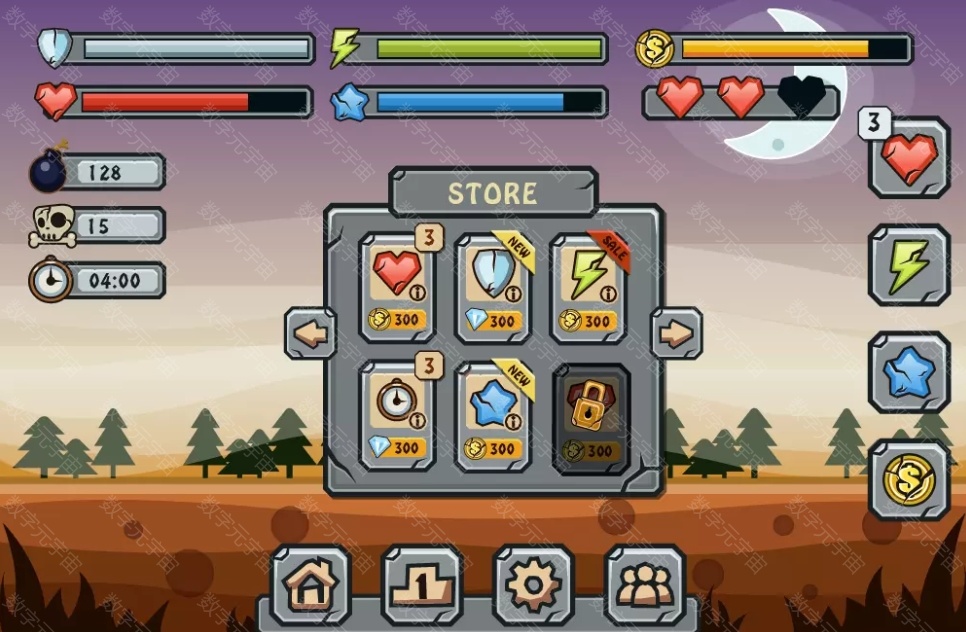Open the home button
Image resolution: width=966 pixels, height=632 pixels.
point(310,584)
